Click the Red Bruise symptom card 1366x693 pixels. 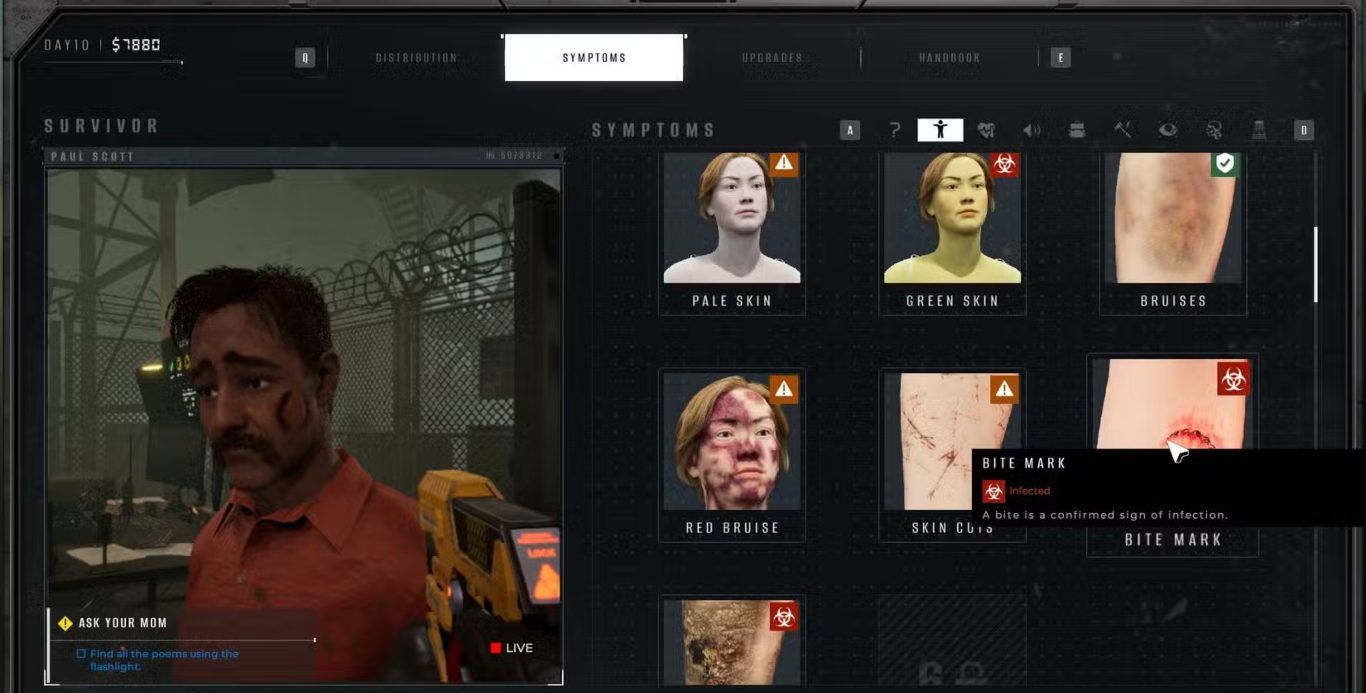coord(732,455)
